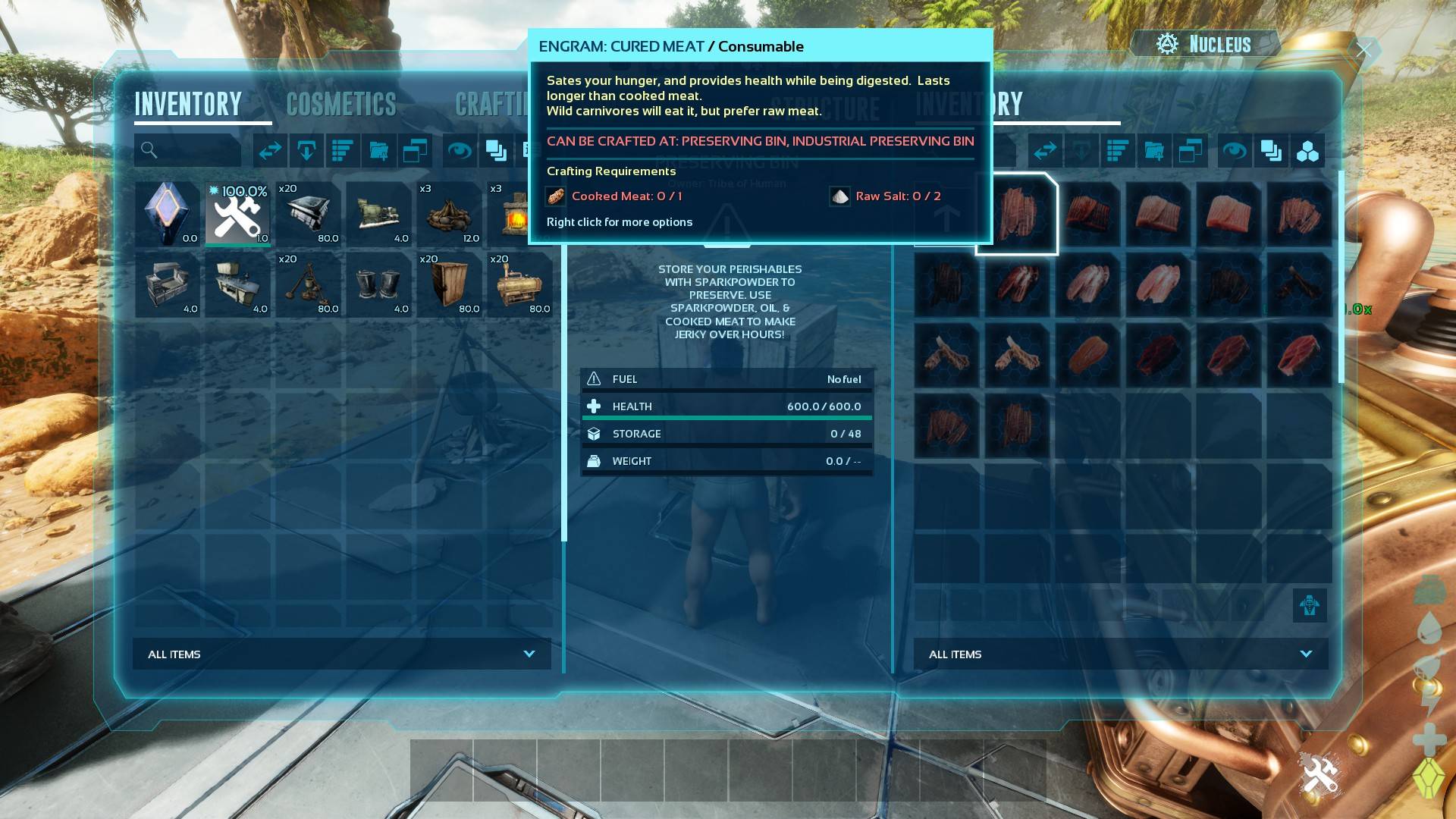
Task: Select the campfire stack in inventory
Action: tap(450, 214)
